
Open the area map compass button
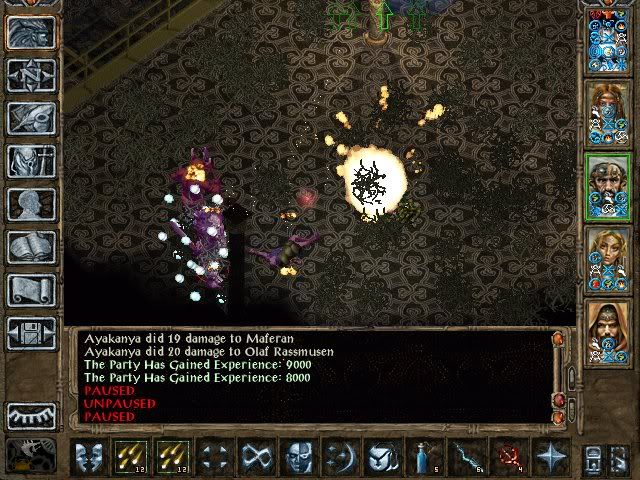(x=31, y=75)
